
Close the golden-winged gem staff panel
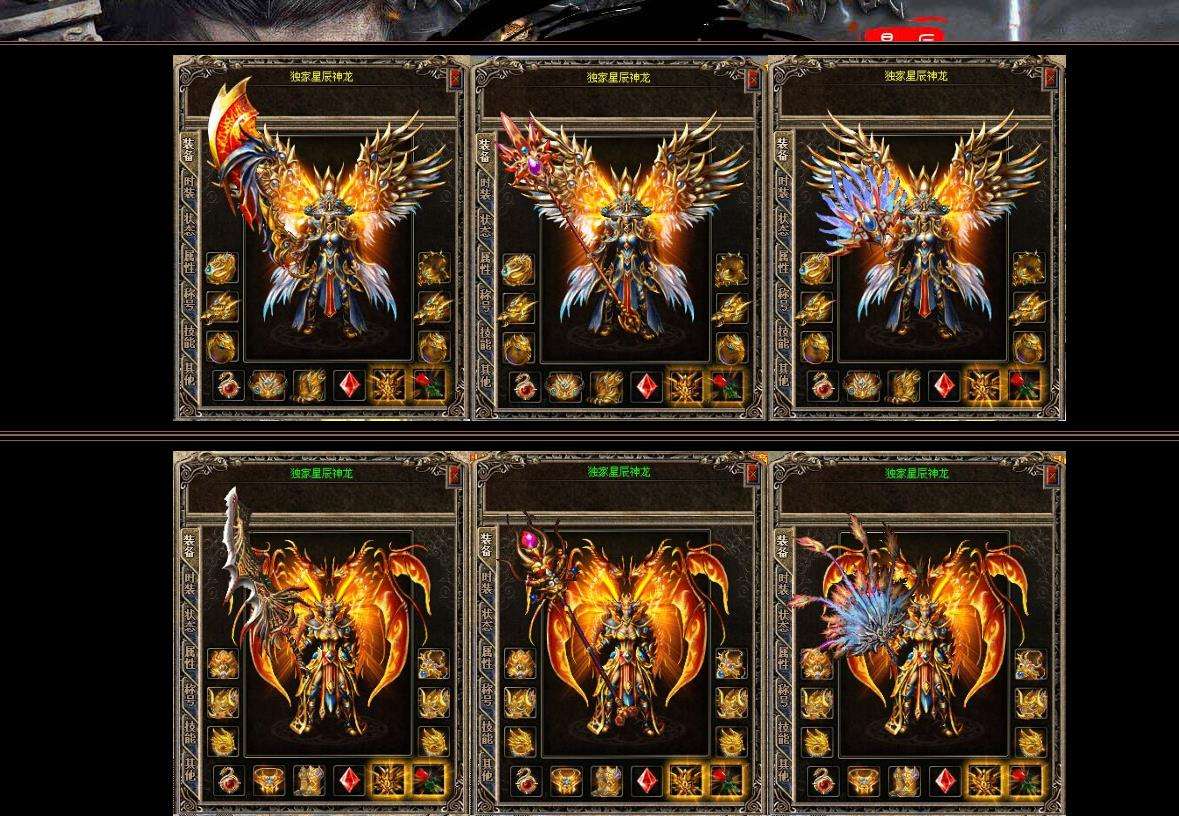click(x=752, y=77)
